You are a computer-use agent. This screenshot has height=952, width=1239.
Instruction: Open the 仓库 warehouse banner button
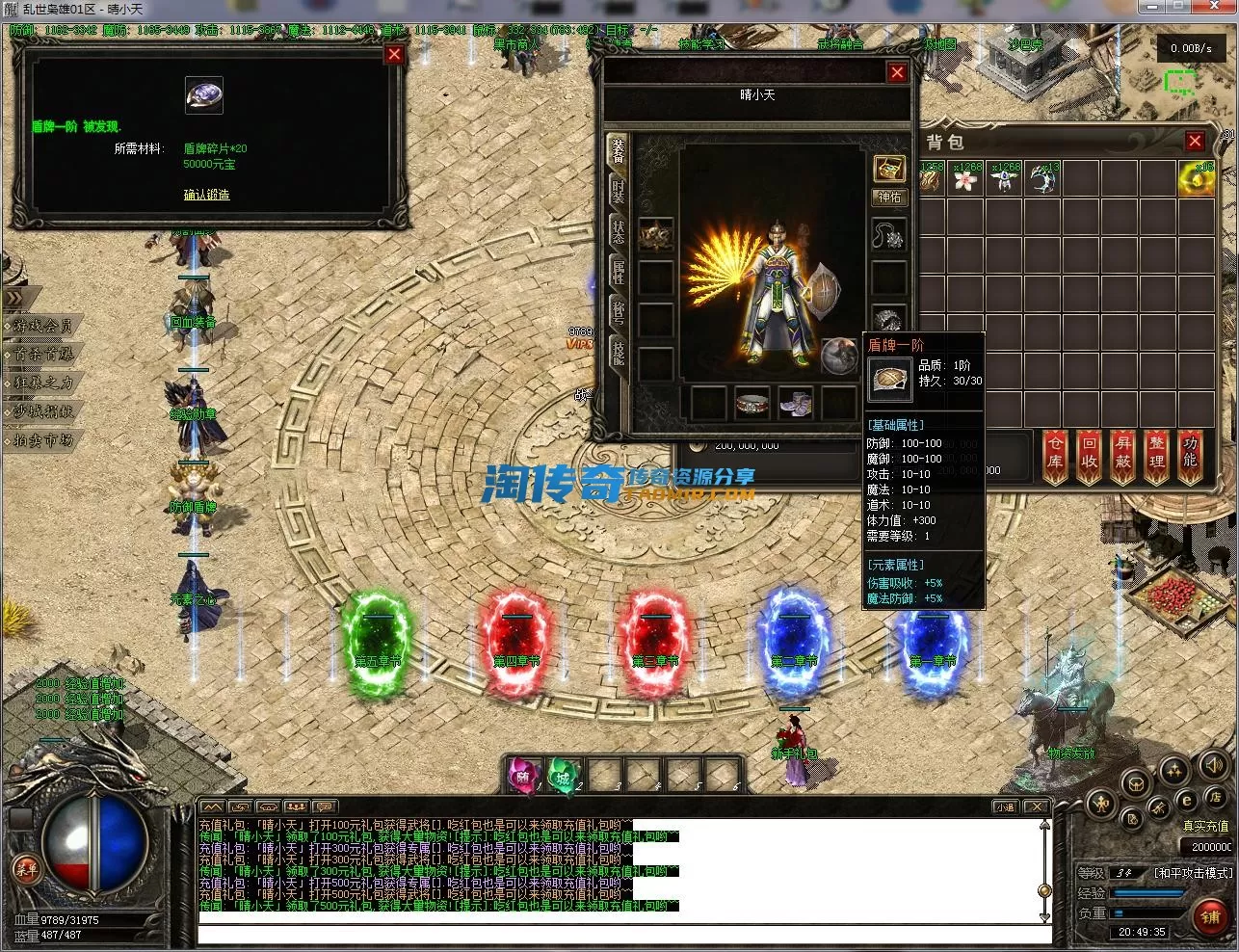click(x=1056, y=455)
